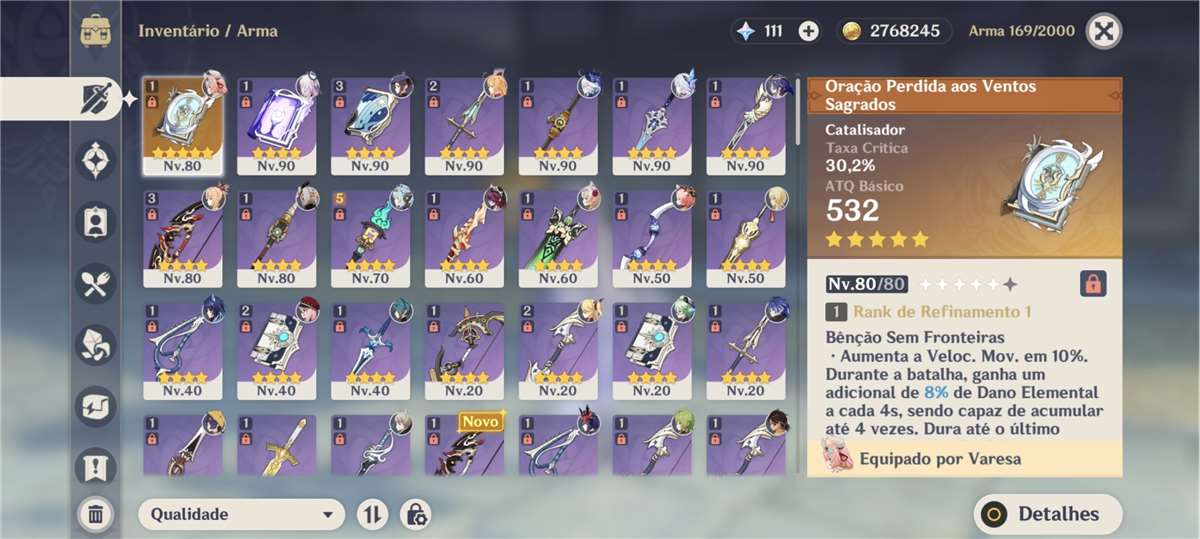Pick the Nv.50 white bow slot
This screenshot has width=1200, height=539.
pyautogui.click(x=653, y=237)
